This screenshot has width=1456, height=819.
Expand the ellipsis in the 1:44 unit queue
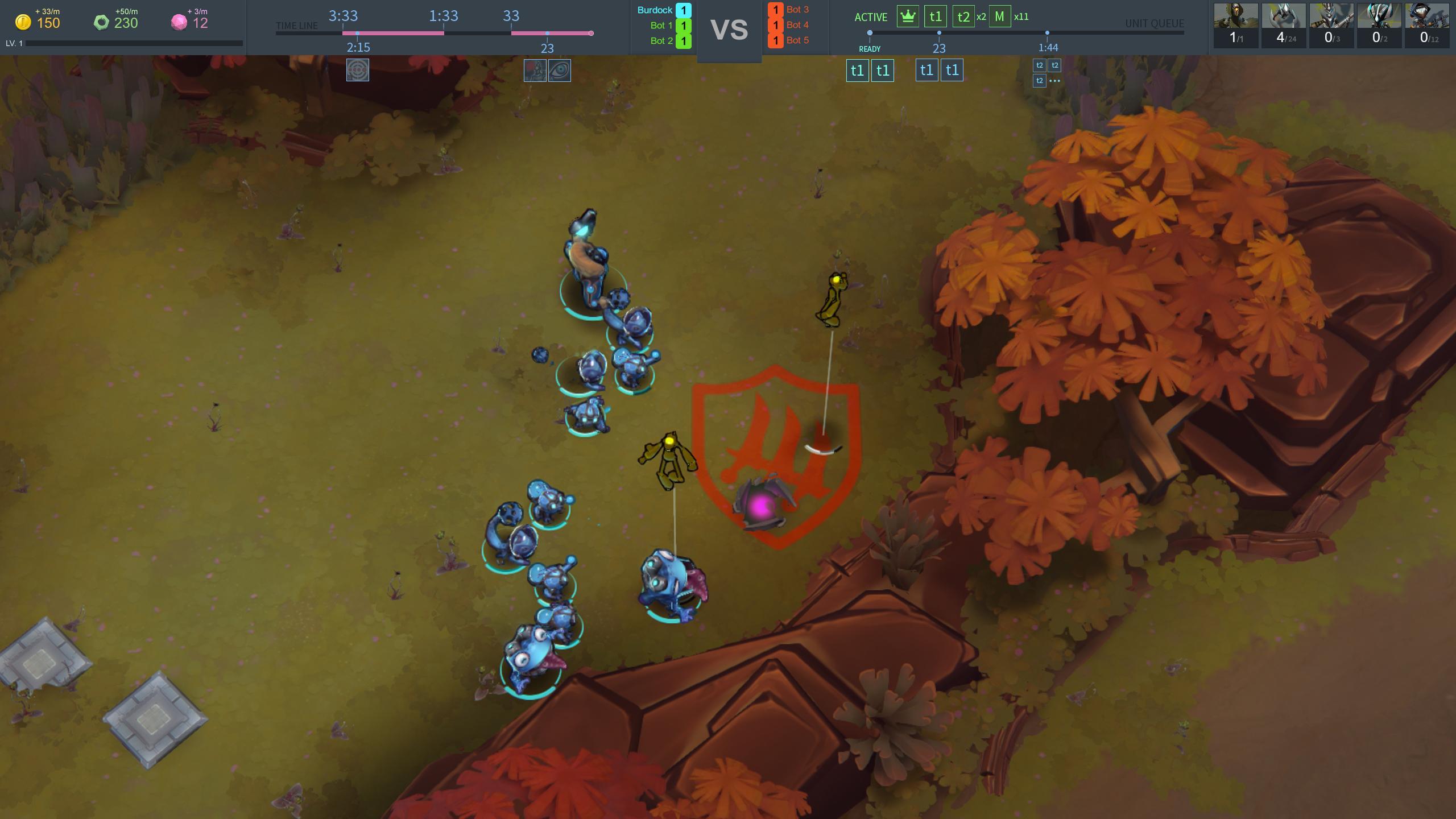click(1054, 81)
